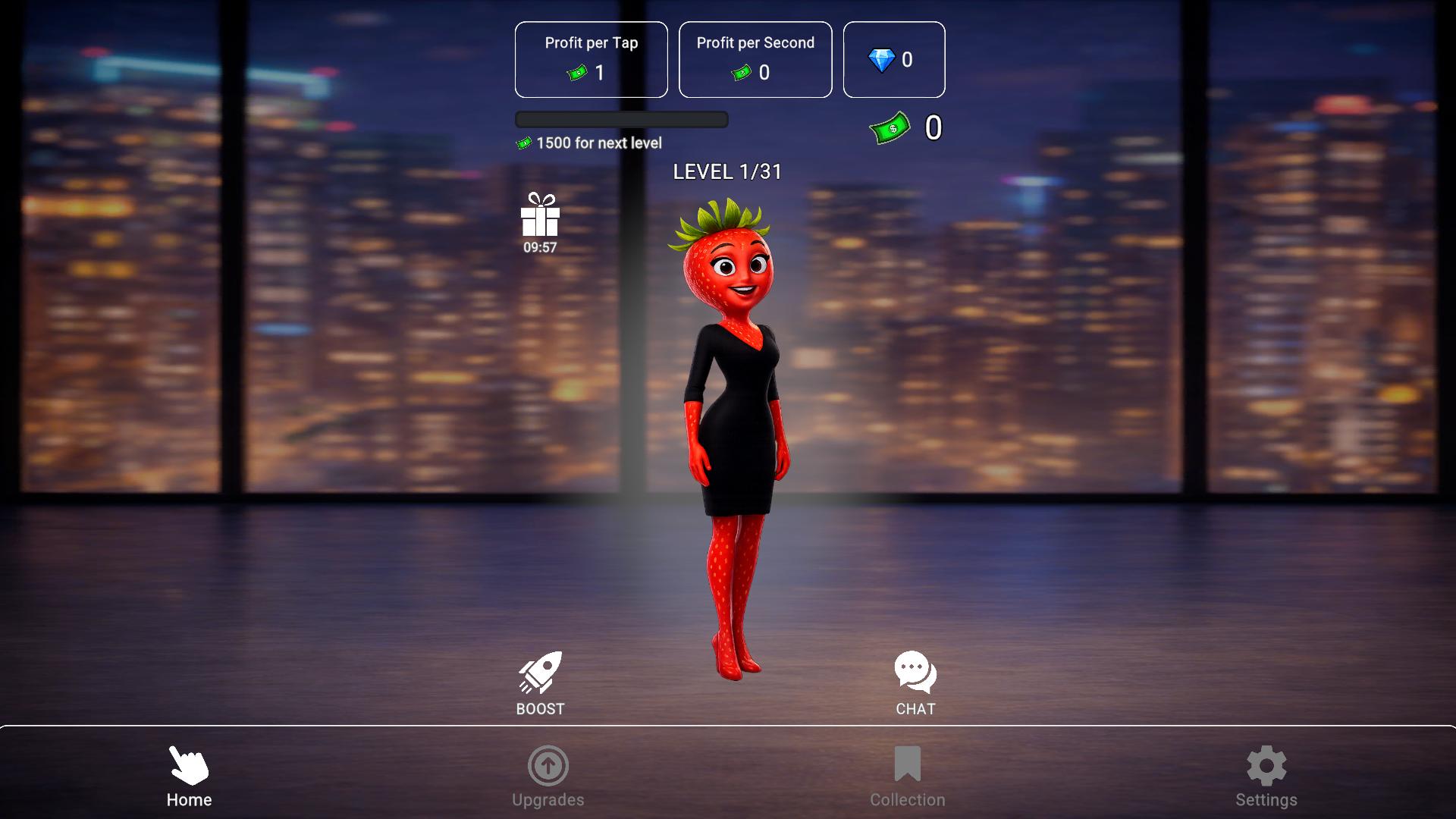This screenshot has height=819, width=1456.
Task: Click the diamond gem counter
Action: coord(893,59)
